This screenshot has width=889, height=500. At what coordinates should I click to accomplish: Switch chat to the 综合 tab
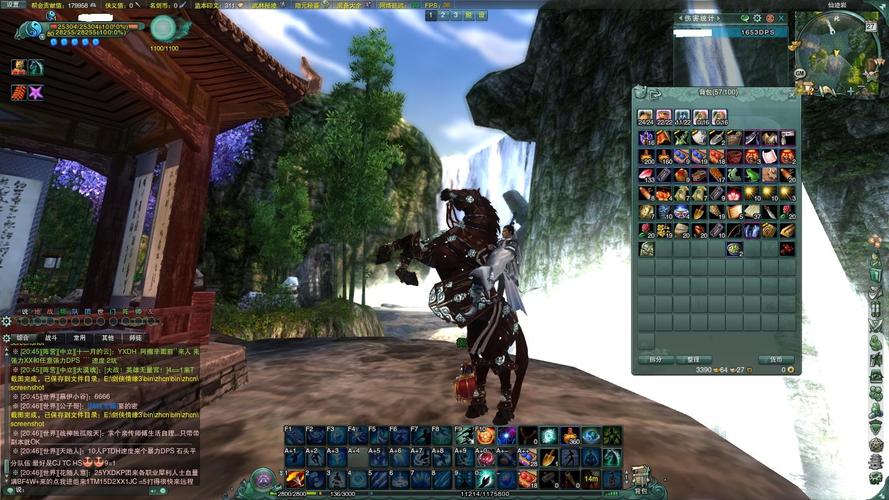23,338
